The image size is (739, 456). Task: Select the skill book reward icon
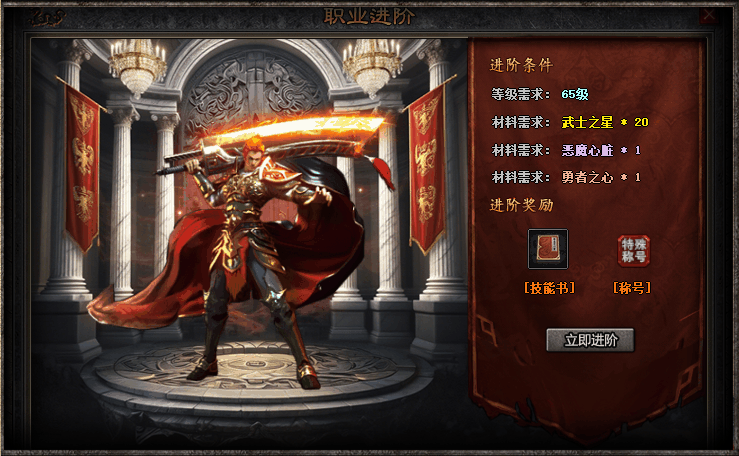(x=548, y=249)
